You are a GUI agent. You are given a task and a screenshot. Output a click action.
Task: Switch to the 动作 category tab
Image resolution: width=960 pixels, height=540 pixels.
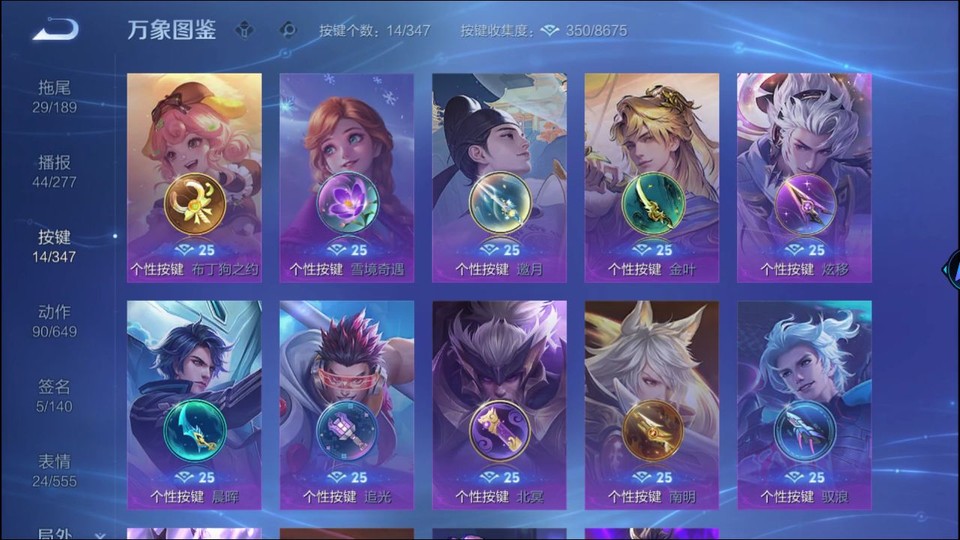coord(54,321)
